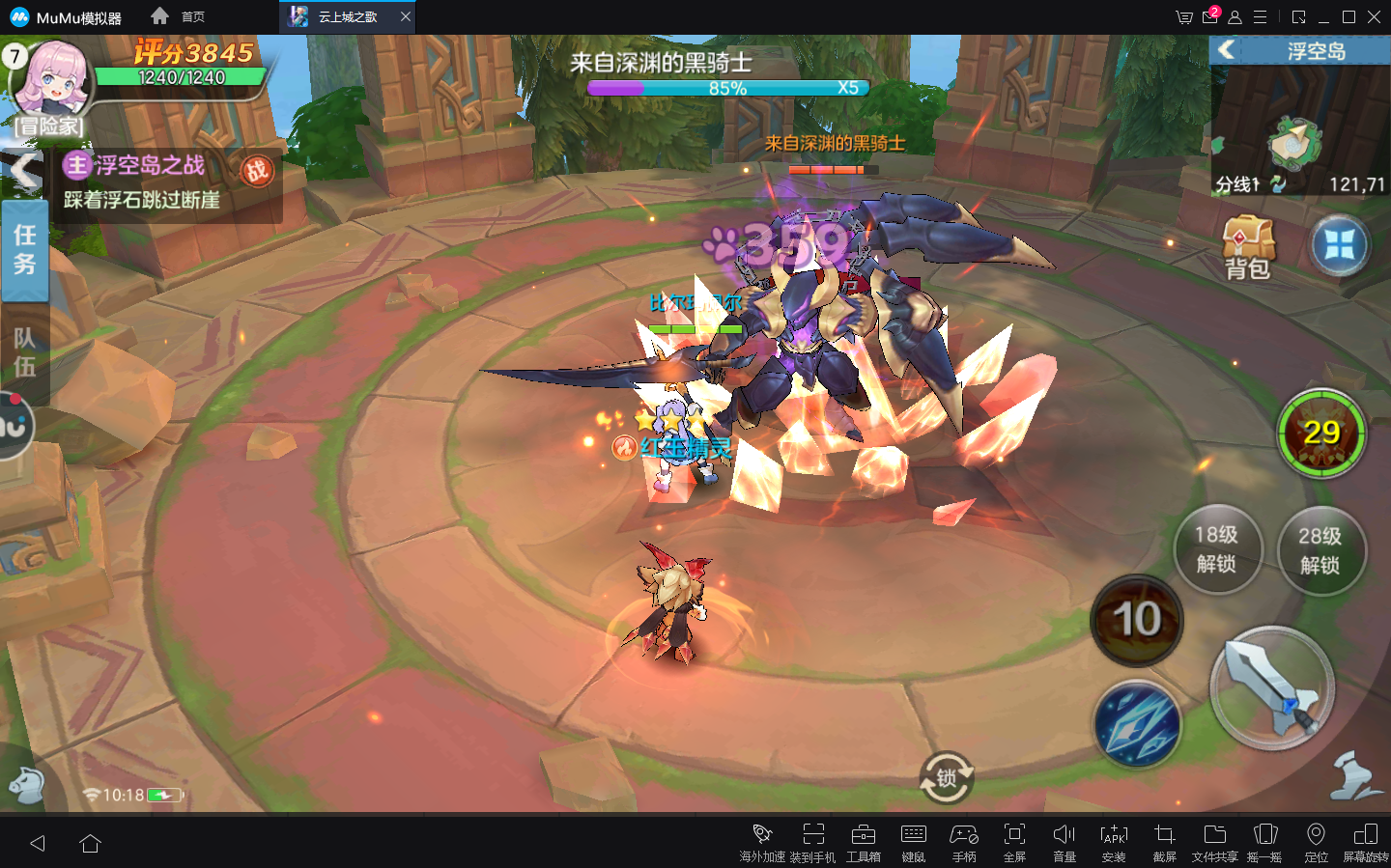This screenshot has height=868, width=1391.
Task: Tap the 28级解锁 locked skill slot
Action: pos(1320,550)
